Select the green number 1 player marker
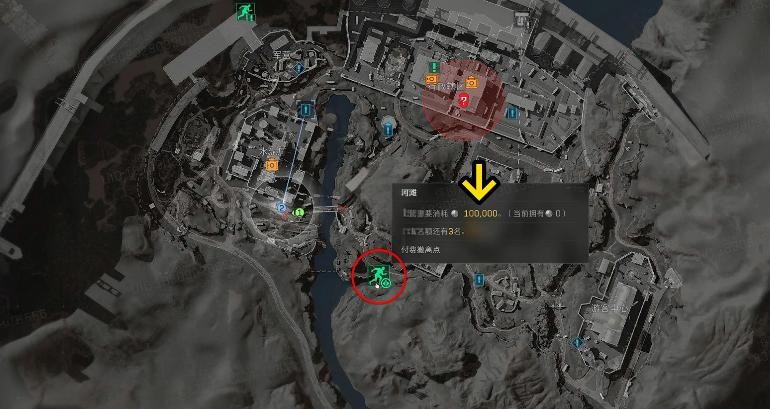This screenshot has height=409, width=770. coord(298,213)
